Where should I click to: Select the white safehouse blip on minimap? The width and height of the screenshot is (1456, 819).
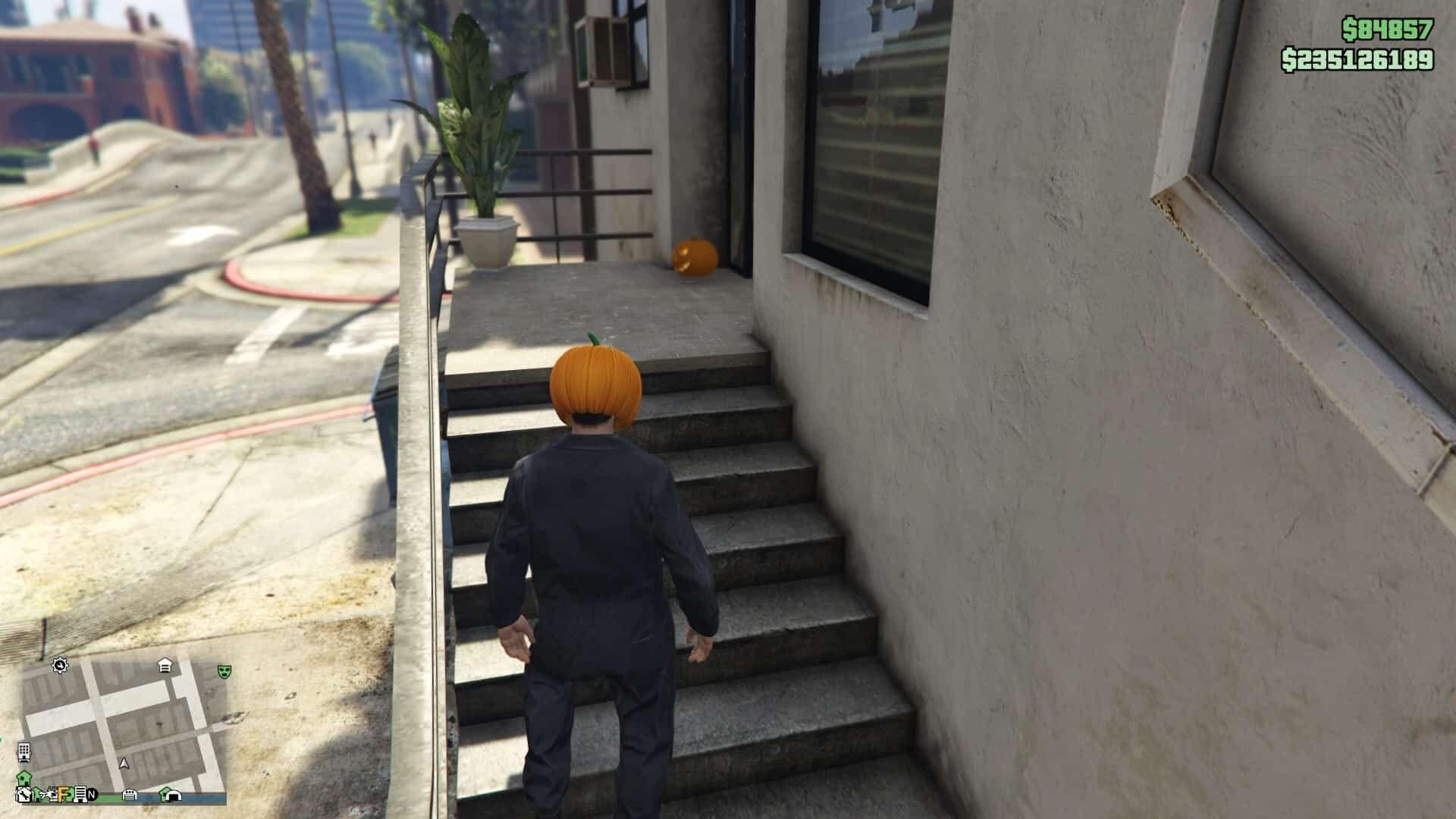[x=165, y=666]
